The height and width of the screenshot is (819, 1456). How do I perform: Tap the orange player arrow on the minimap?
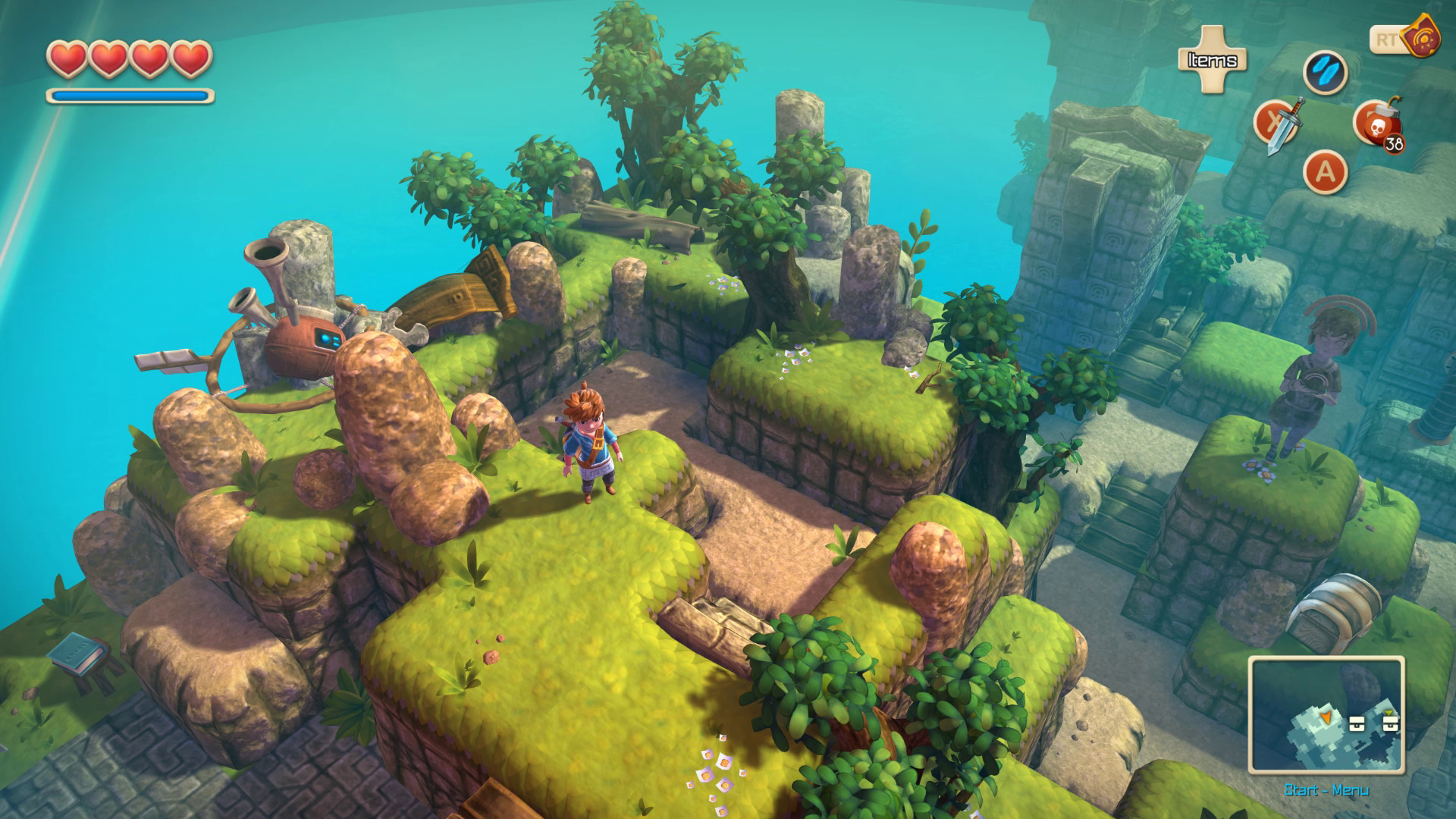point(1326,717)
